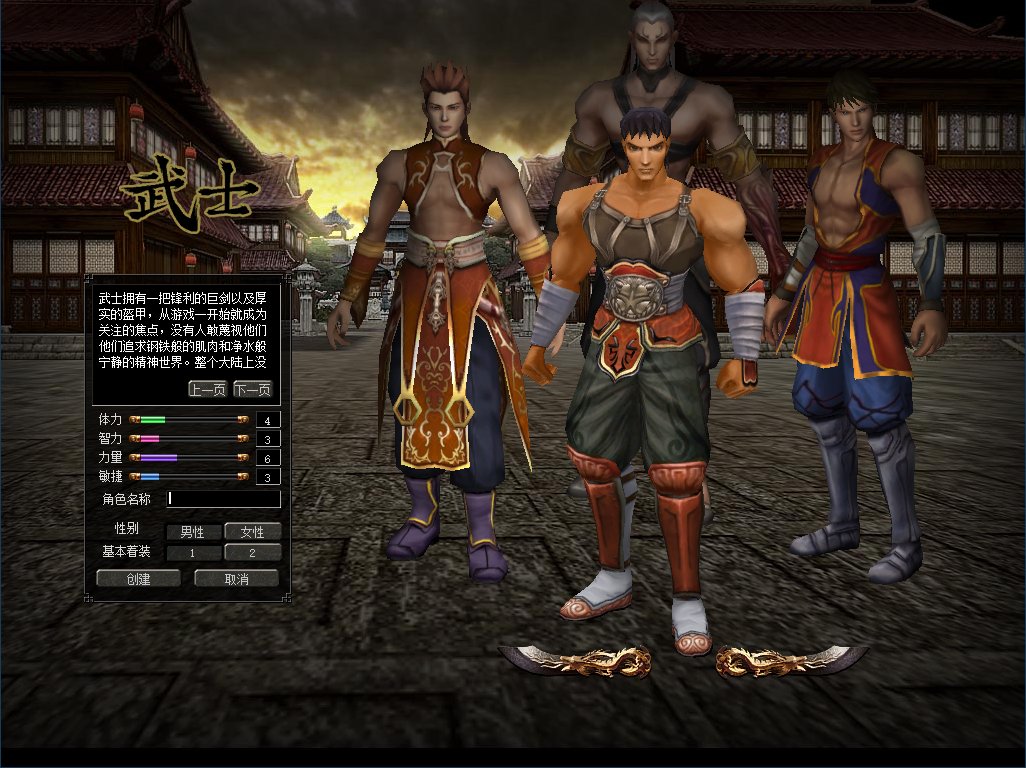Screen dimensions: 1026x768
Task: Select basic outfit 1
Action: point(193,552)
